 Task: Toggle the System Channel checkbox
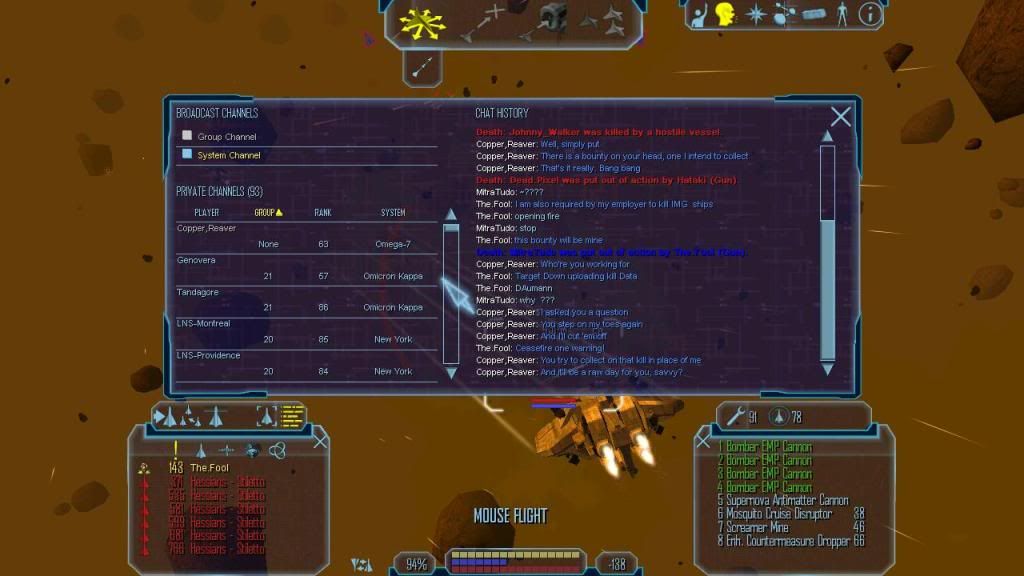(x=186, y=155)
